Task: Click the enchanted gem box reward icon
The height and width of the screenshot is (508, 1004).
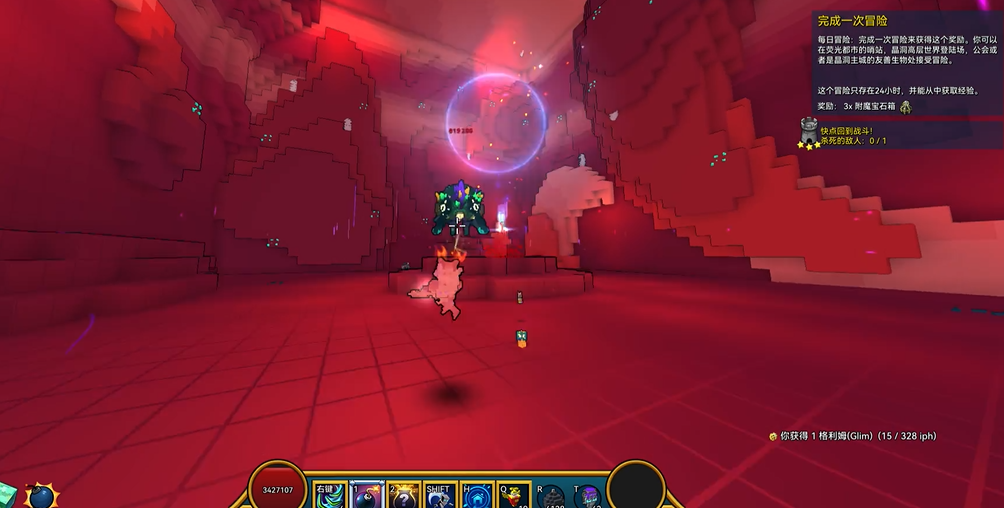Action: coord(905,106)
